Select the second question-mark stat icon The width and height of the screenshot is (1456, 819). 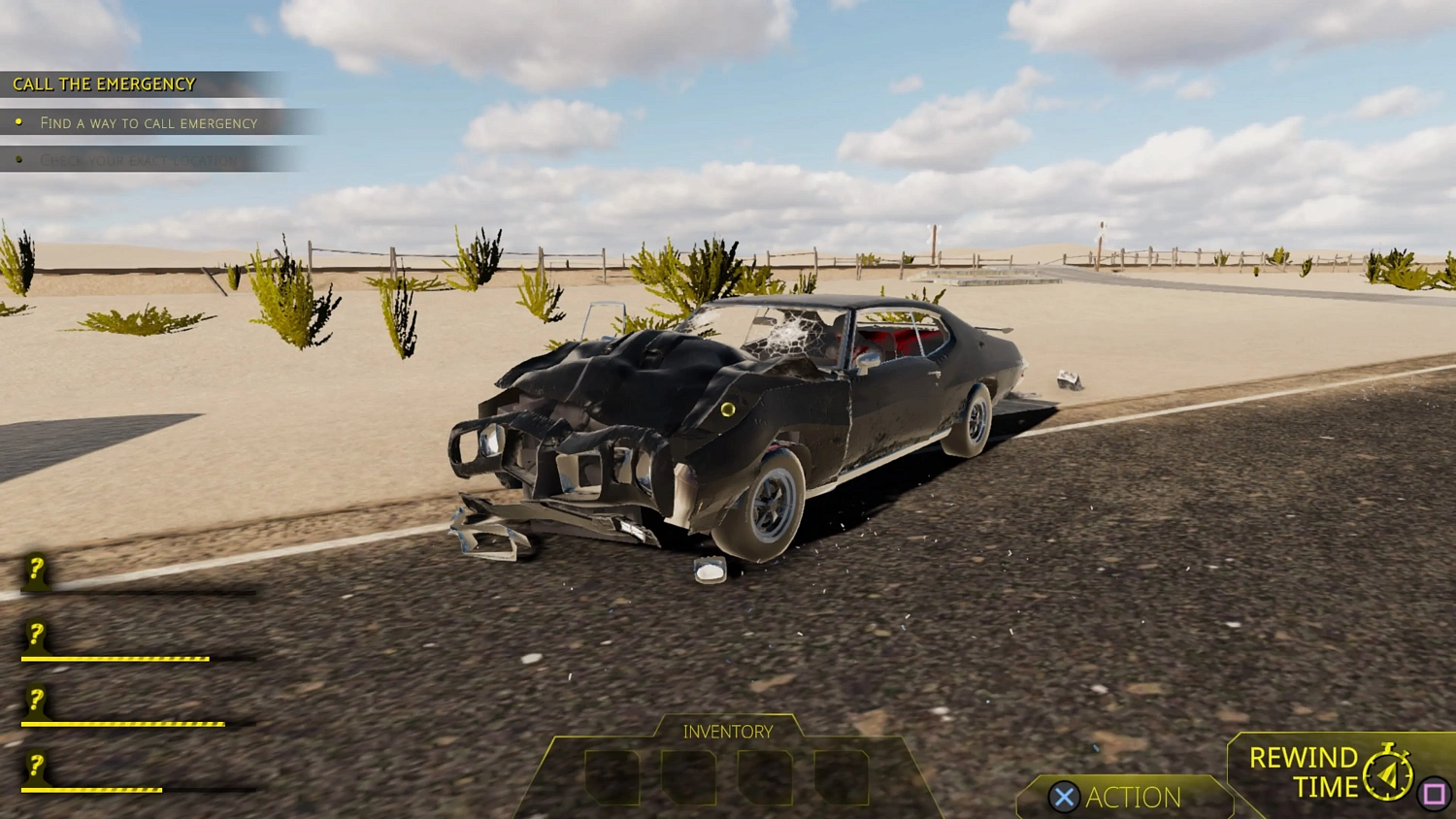[35, 636]
